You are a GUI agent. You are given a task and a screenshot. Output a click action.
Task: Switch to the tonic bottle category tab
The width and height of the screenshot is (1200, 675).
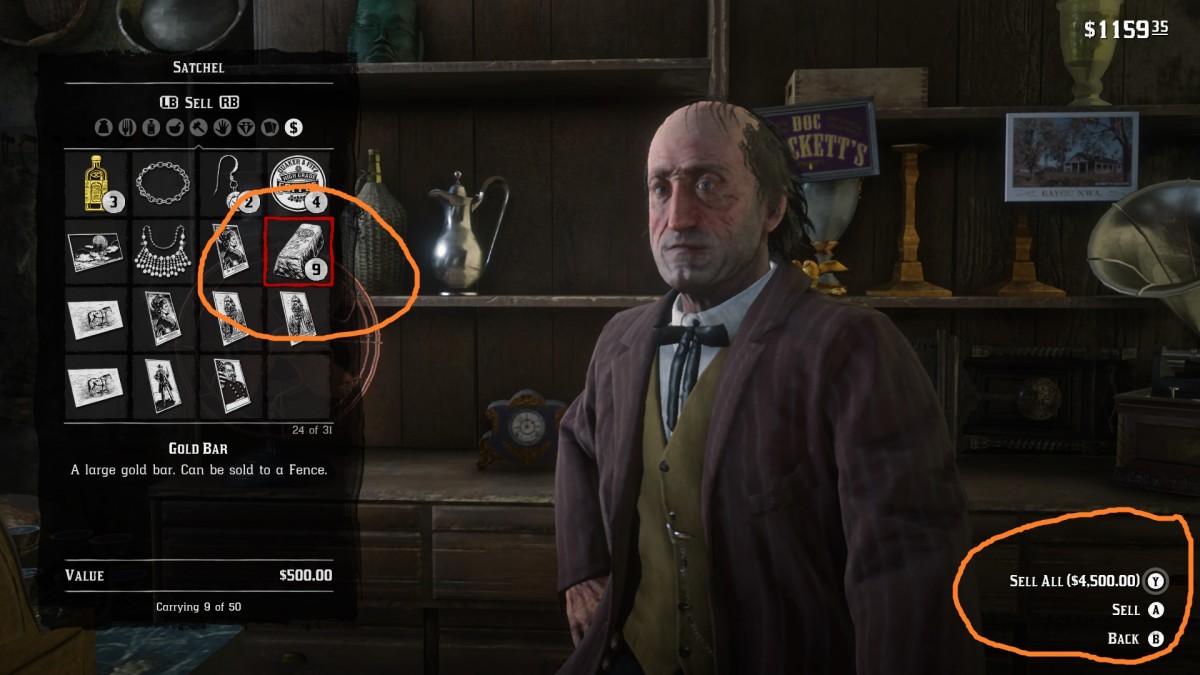click(x=151, y=127)
